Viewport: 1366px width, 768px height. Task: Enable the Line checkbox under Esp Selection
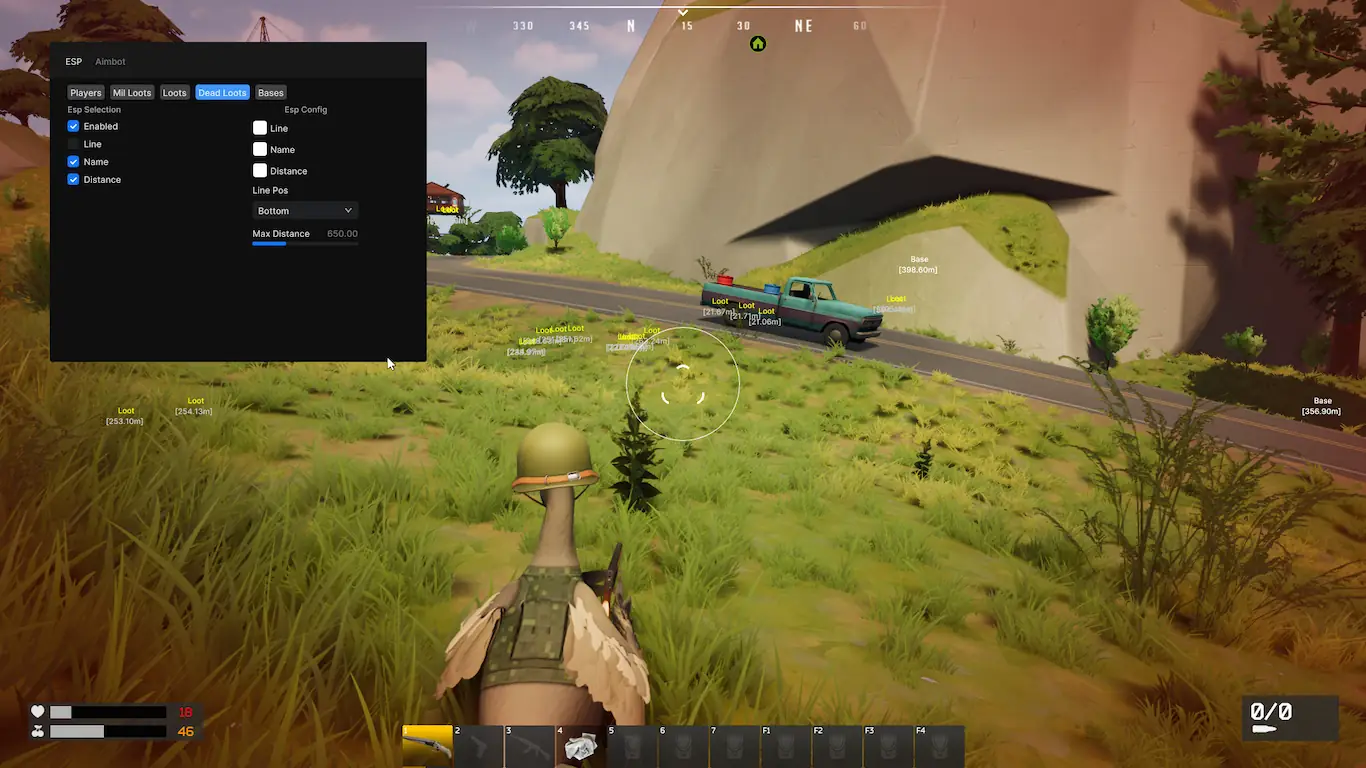(74, 145)
